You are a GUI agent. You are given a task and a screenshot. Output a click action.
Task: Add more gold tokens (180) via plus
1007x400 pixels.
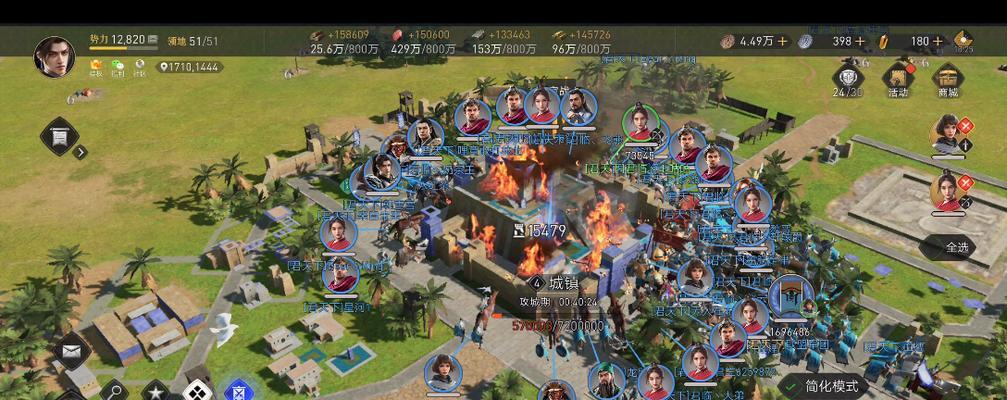click(x=940, y=41)
